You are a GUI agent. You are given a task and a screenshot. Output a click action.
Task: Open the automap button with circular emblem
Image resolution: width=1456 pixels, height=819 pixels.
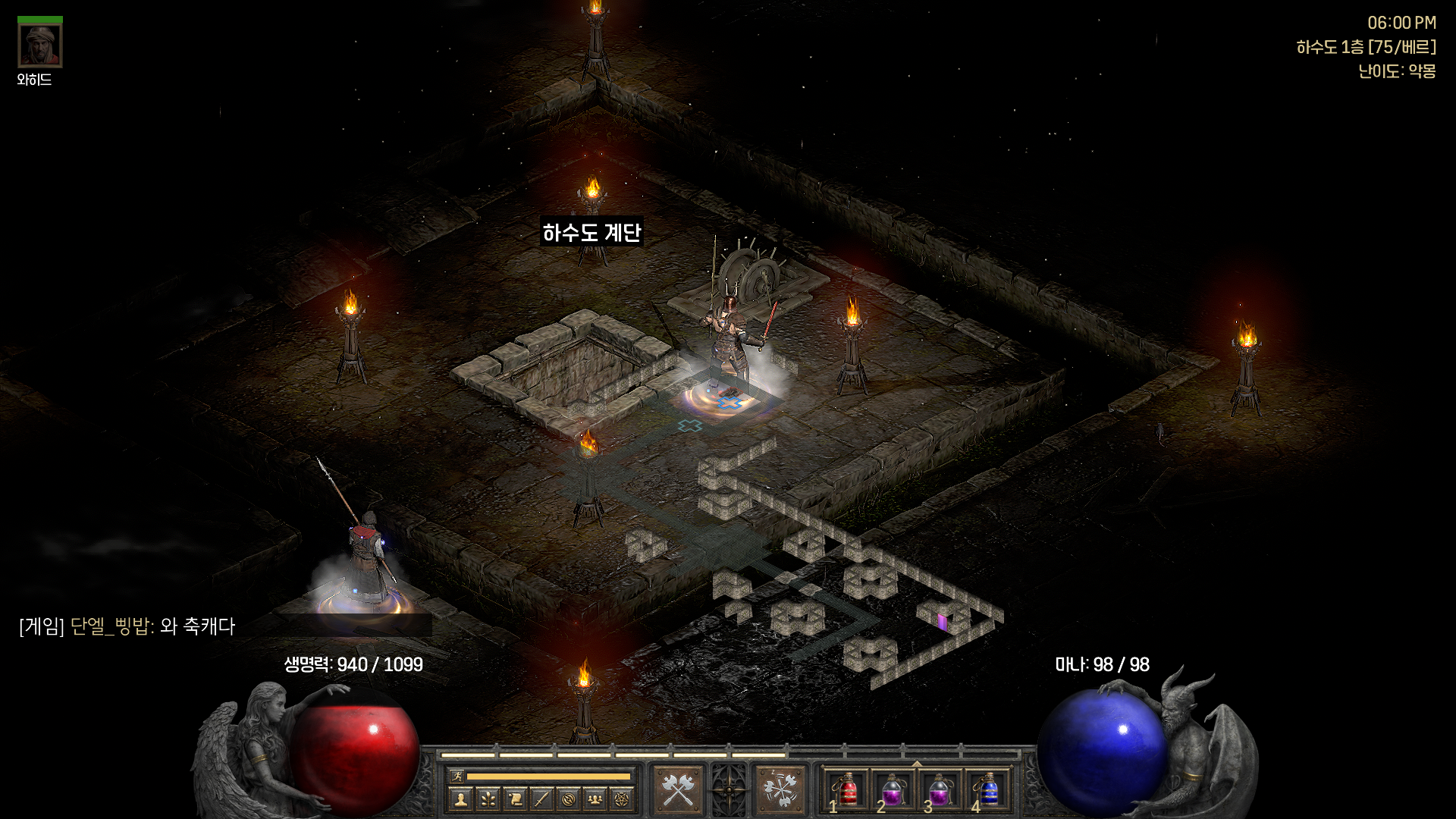[569, 799]
